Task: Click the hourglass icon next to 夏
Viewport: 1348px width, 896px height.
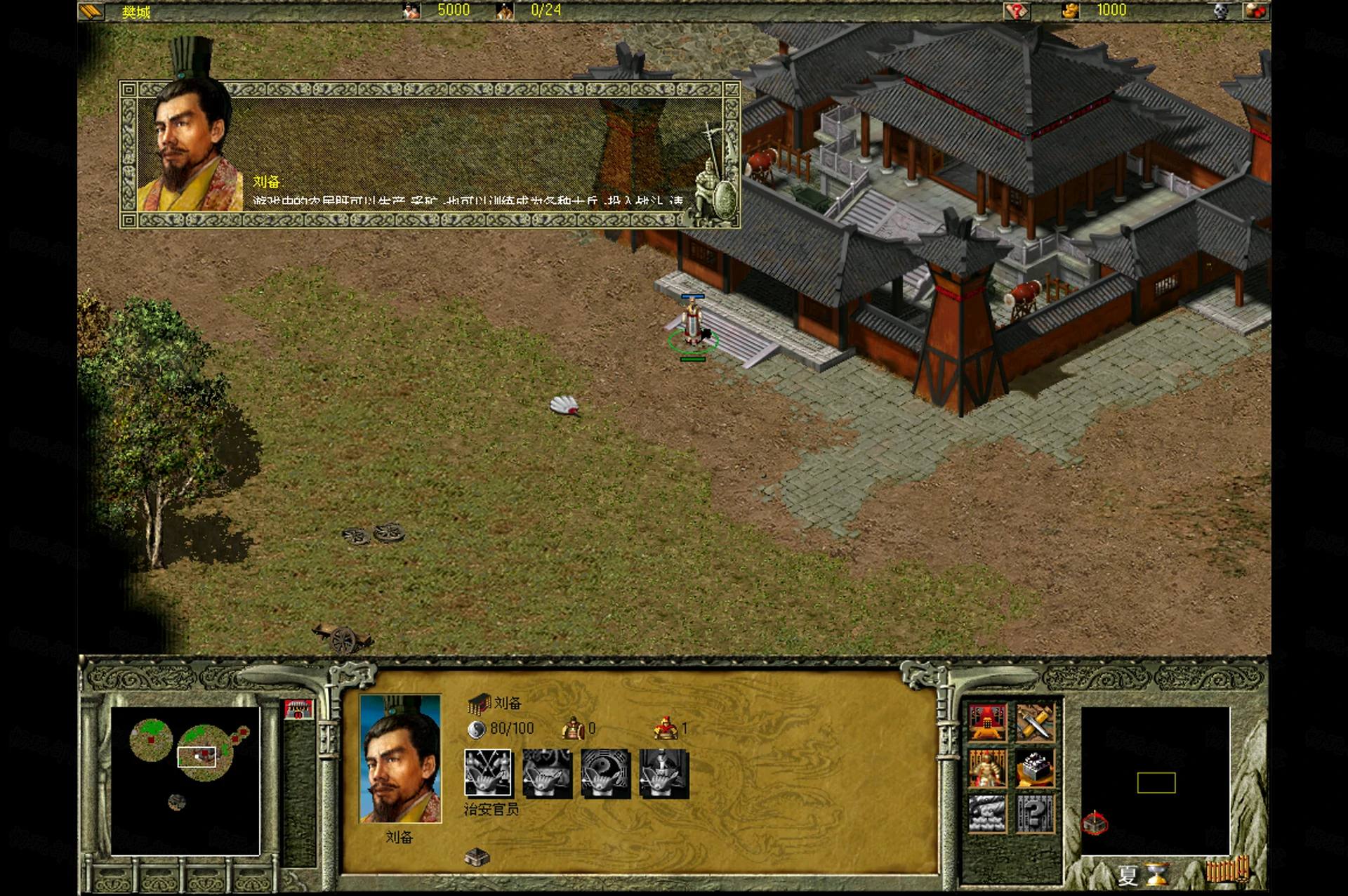Action: (x=1156, y=874)
